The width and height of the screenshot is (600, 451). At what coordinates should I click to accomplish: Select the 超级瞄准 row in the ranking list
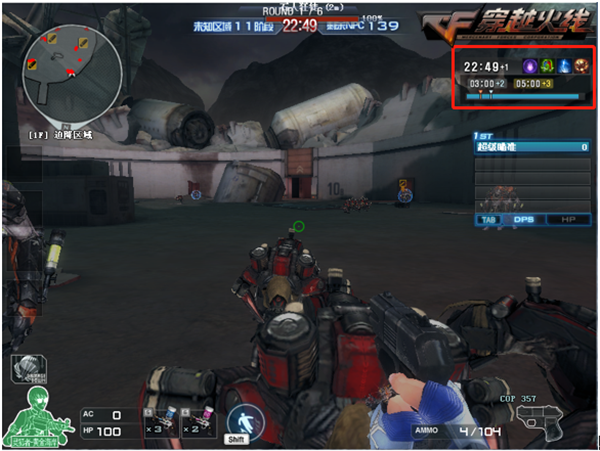531,147
